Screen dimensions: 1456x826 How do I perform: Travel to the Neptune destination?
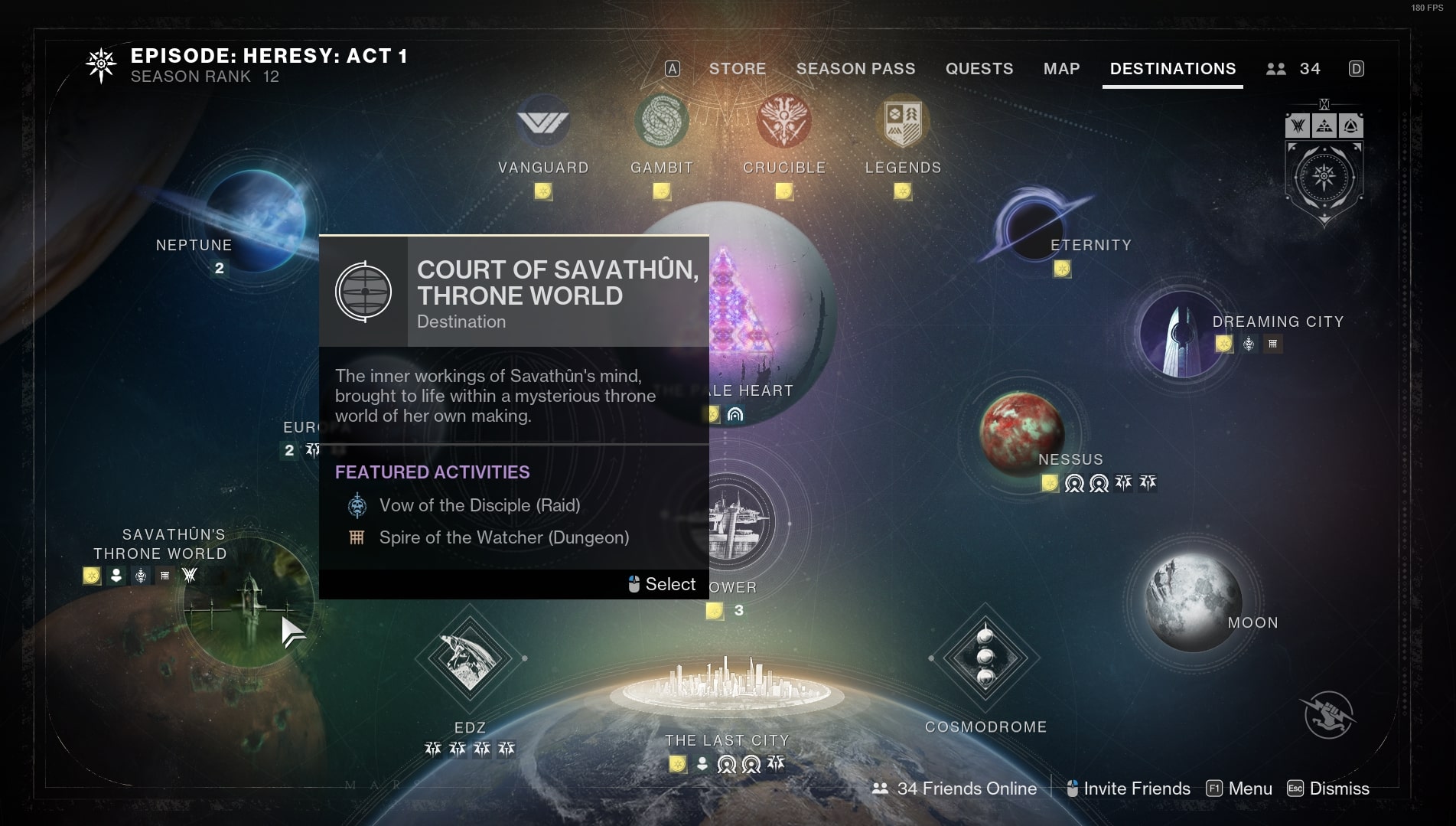tap(255, 214)
